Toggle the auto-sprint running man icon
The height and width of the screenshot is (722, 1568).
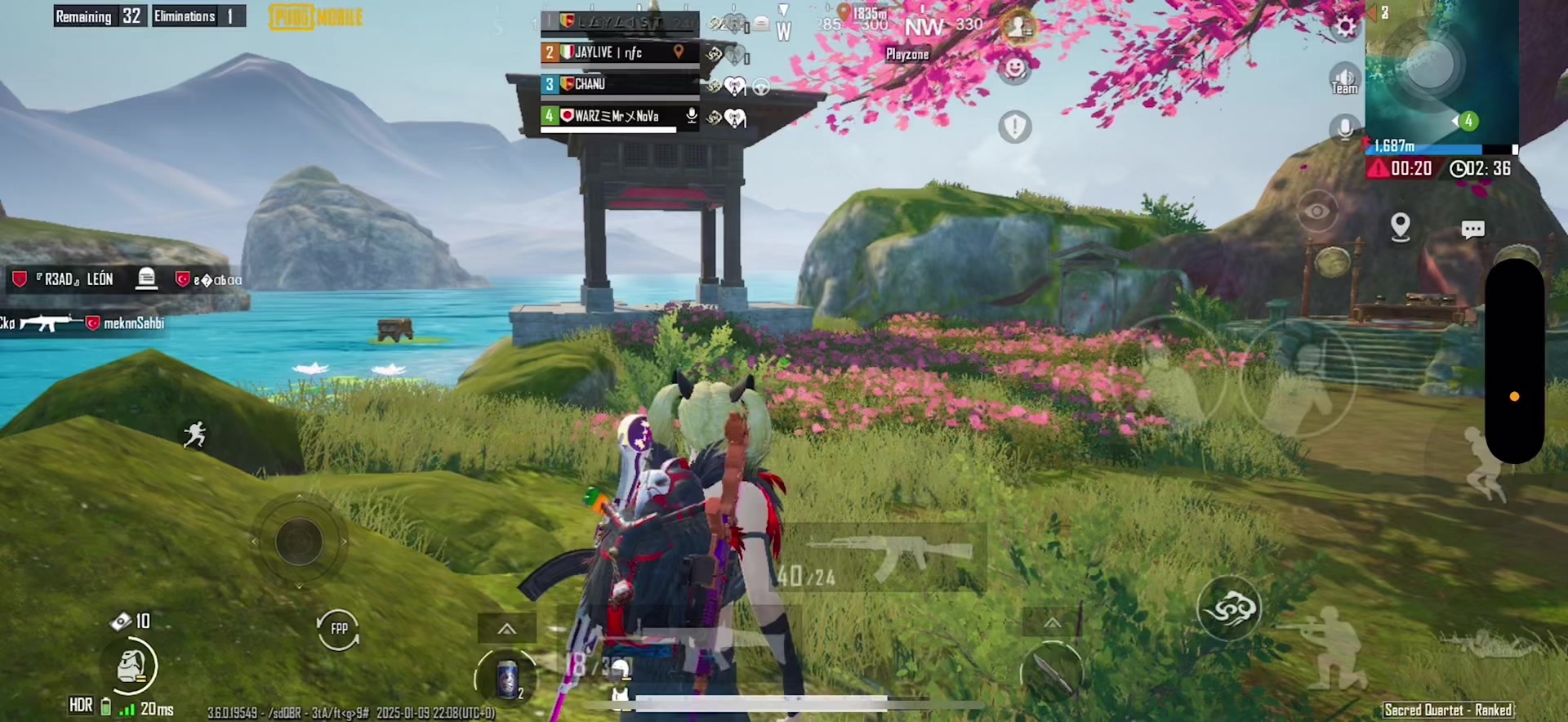[195, 435]
